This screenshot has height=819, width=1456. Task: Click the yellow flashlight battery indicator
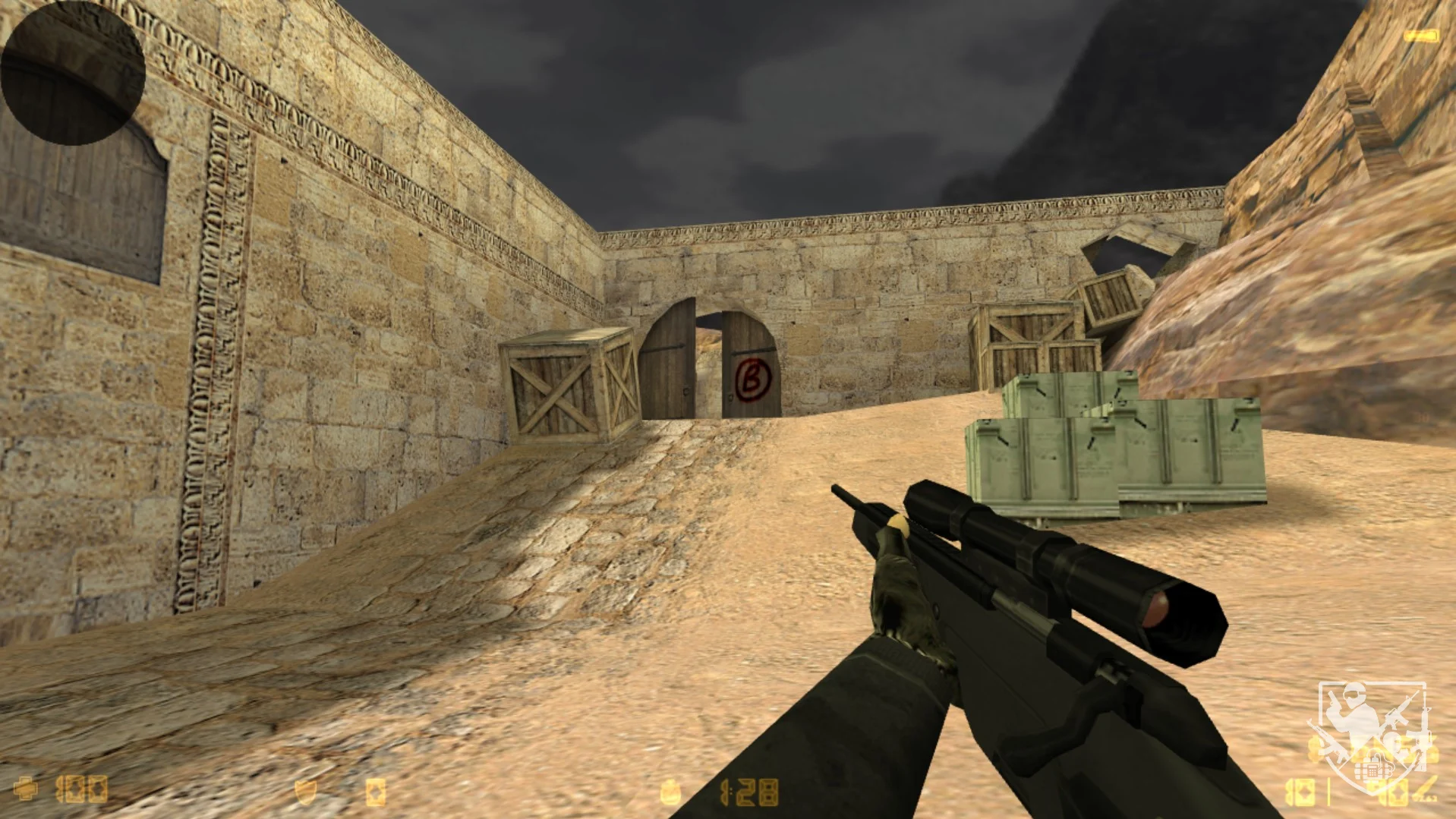click(x=1421, y=36)
